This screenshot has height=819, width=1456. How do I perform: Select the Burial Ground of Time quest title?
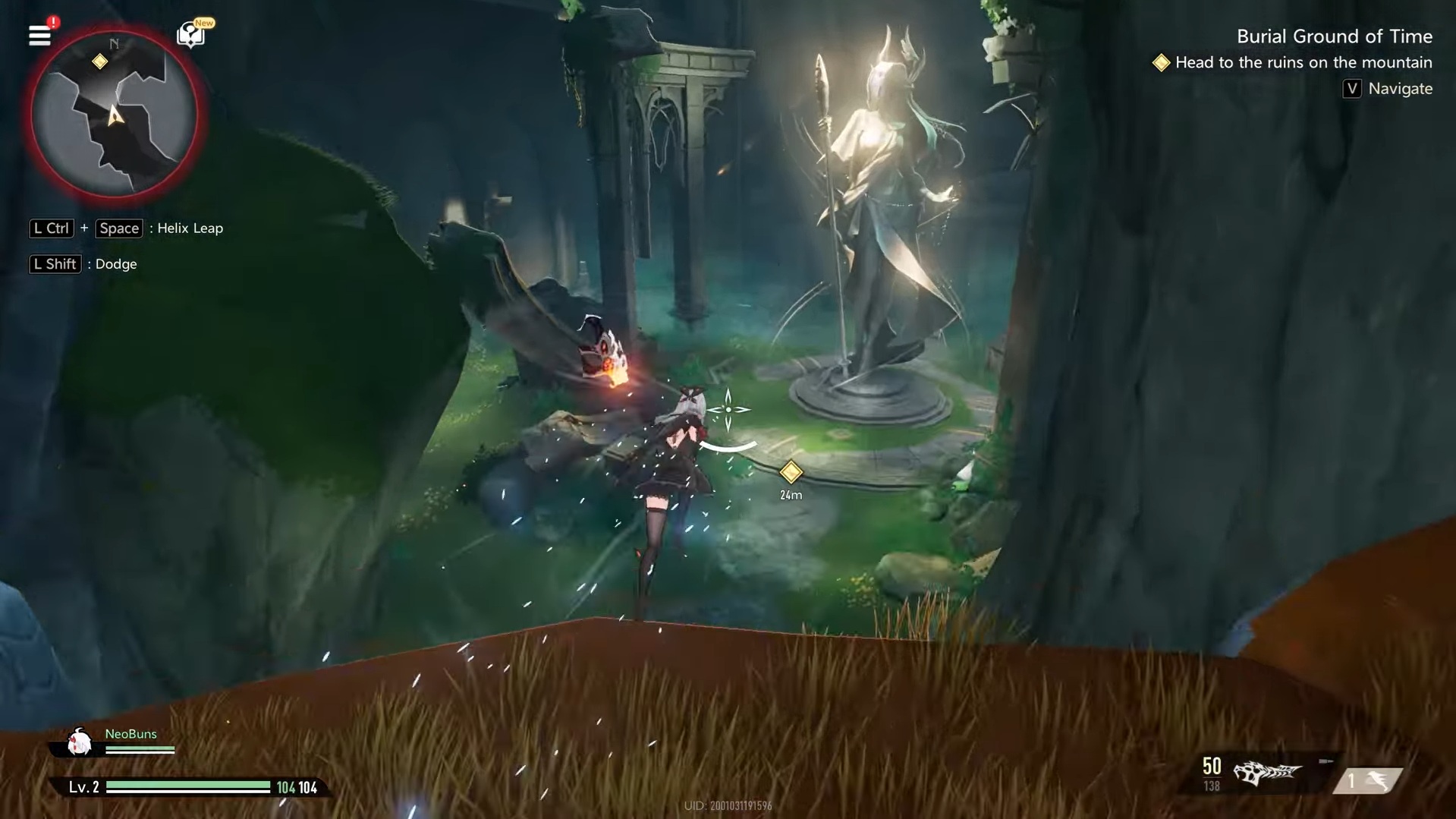(1335, 36)
